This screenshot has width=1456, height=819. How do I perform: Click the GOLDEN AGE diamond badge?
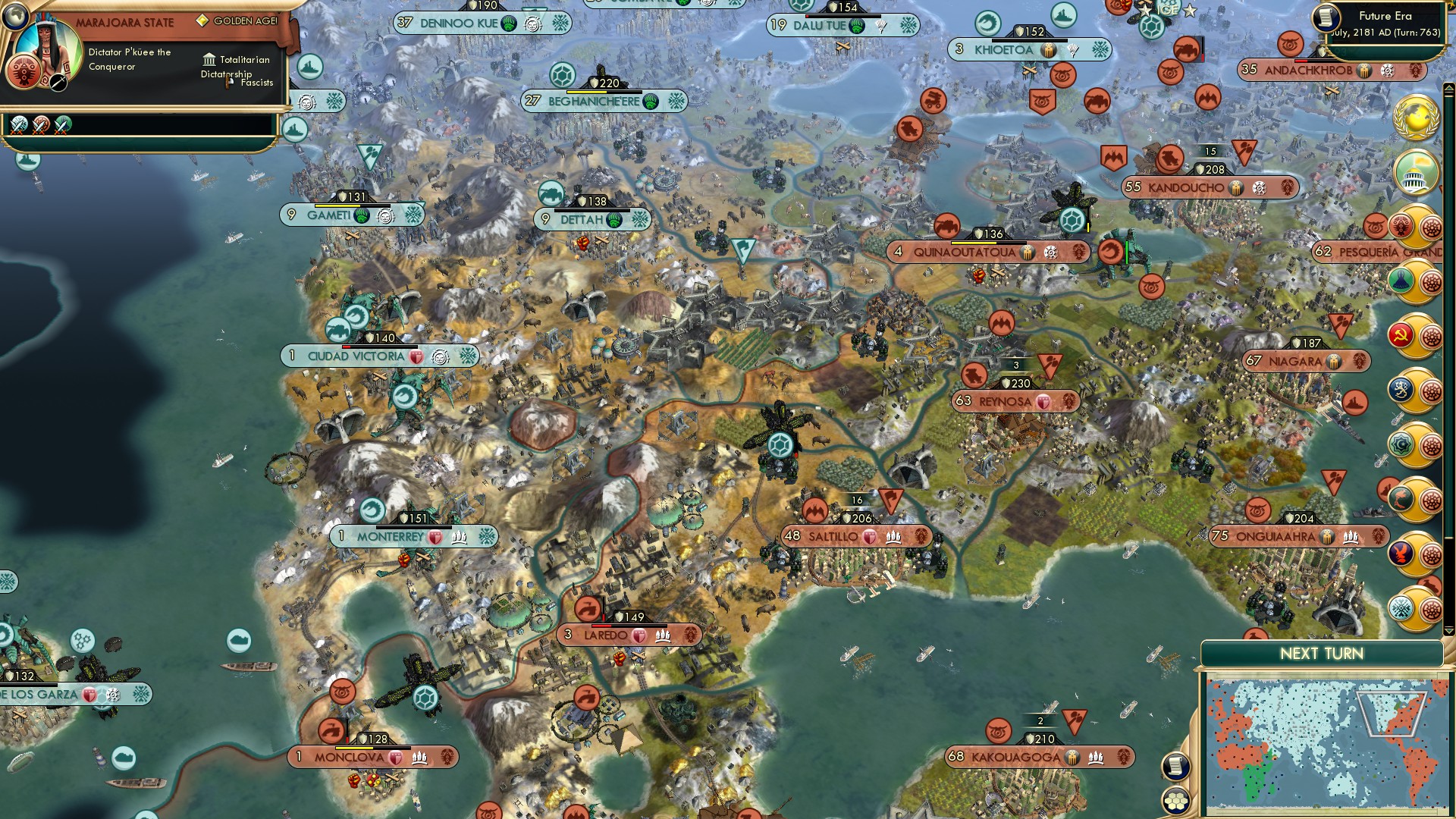pyautogui.click(x=202, y=20)
